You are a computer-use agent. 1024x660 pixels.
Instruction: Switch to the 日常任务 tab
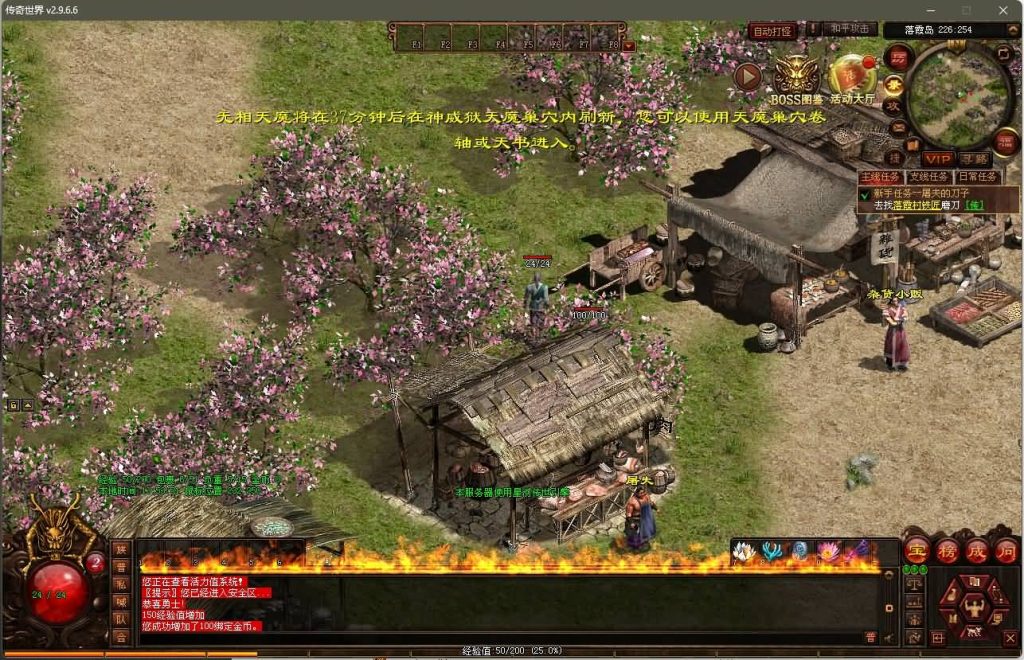[977, 177]
